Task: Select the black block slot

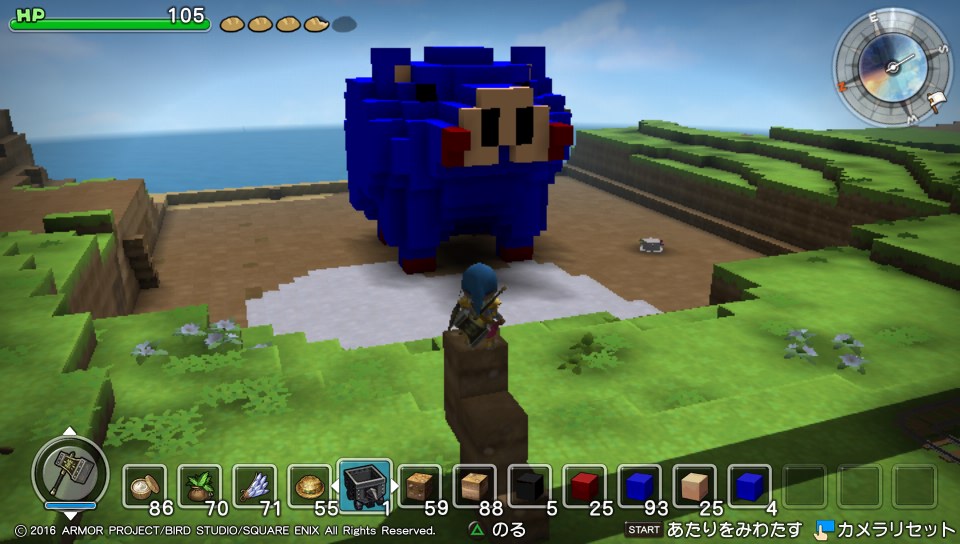Action: click(x=529, y=486)
